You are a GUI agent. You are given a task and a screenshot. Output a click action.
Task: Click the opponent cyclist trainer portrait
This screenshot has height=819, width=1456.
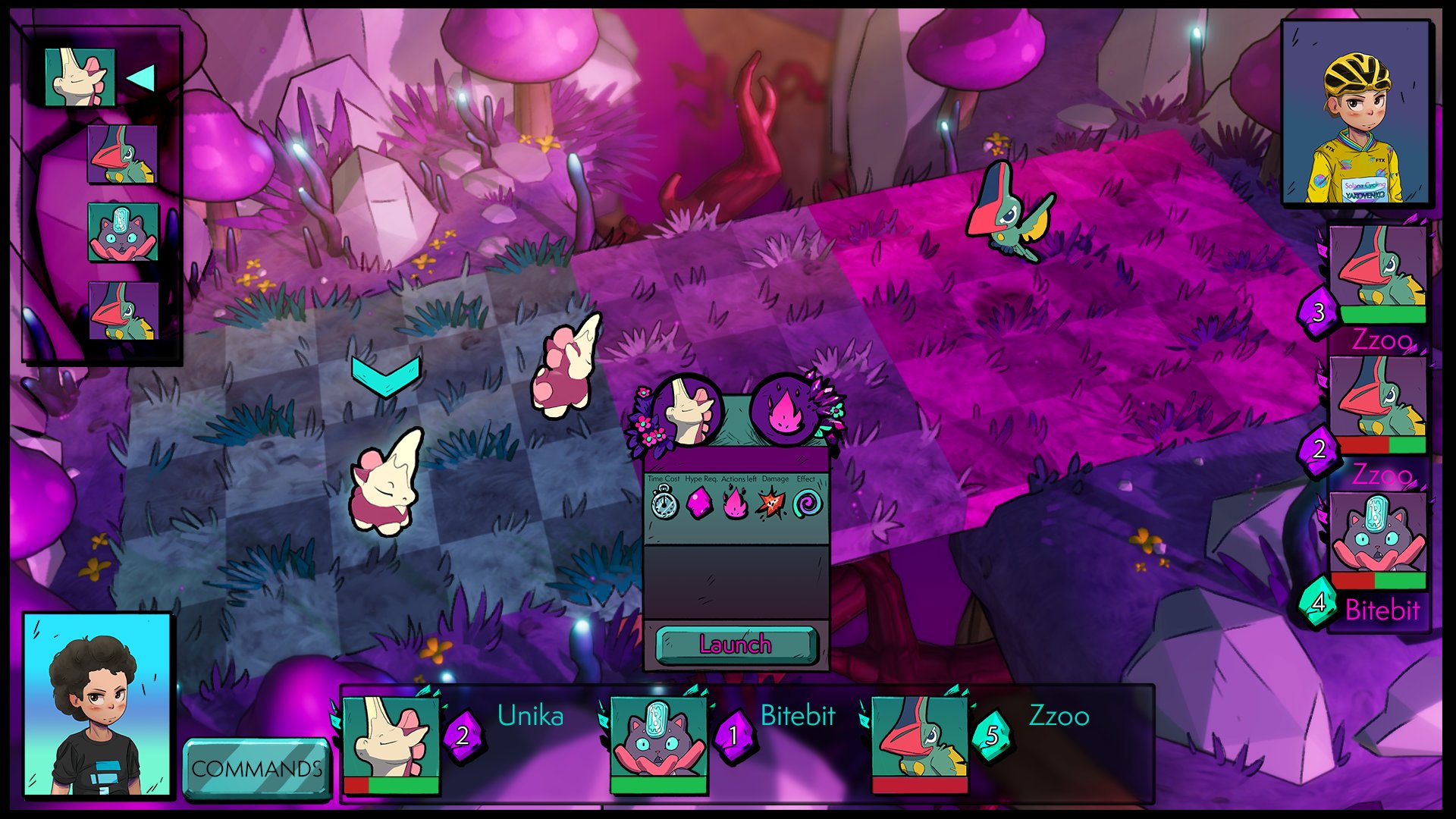[x=1355, y=114]
